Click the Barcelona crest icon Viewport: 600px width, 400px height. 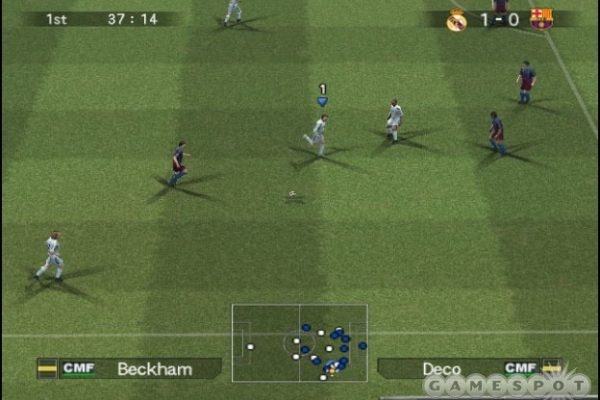point(541,20)
